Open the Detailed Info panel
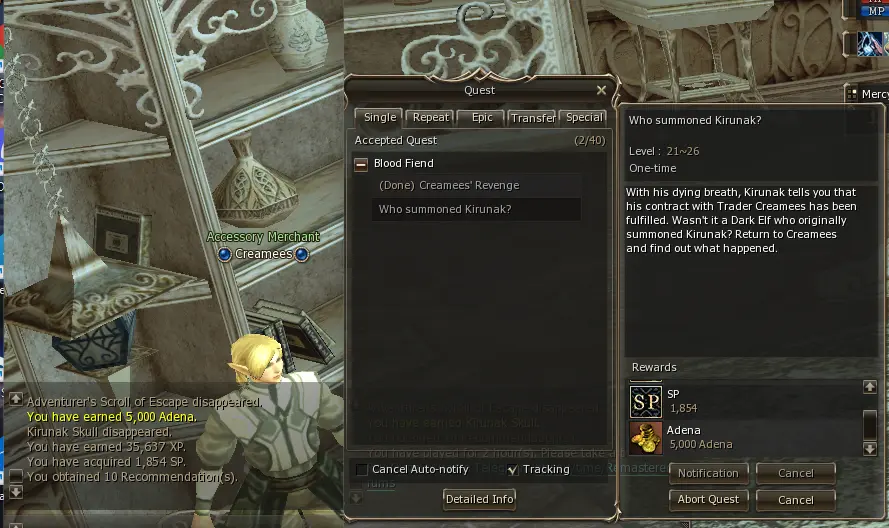The width and height of the screenshot is (889, 528). coord(480,499)
